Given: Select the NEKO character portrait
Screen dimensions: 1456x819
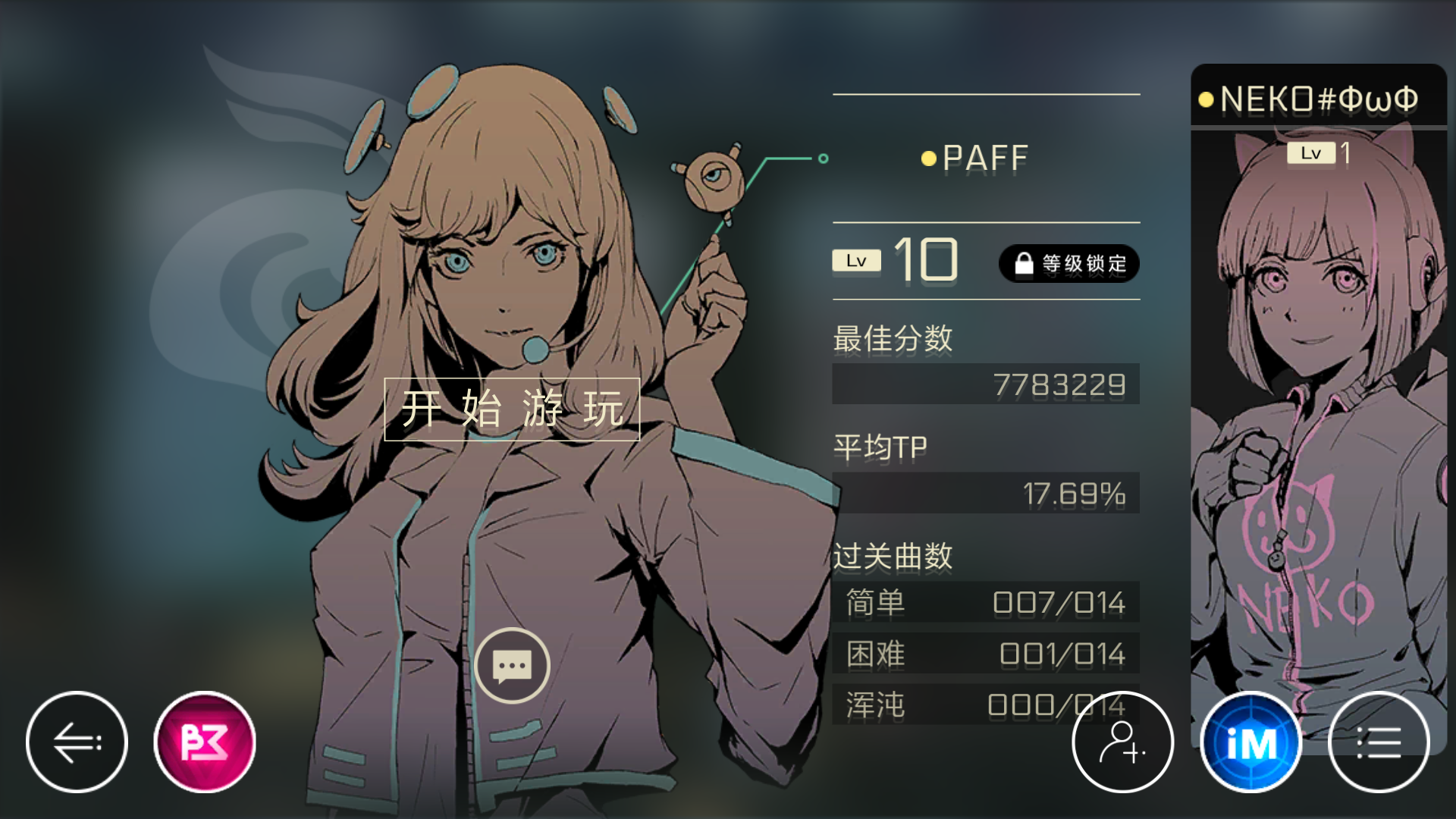Looking at the screenshot, I should 1318,455.
